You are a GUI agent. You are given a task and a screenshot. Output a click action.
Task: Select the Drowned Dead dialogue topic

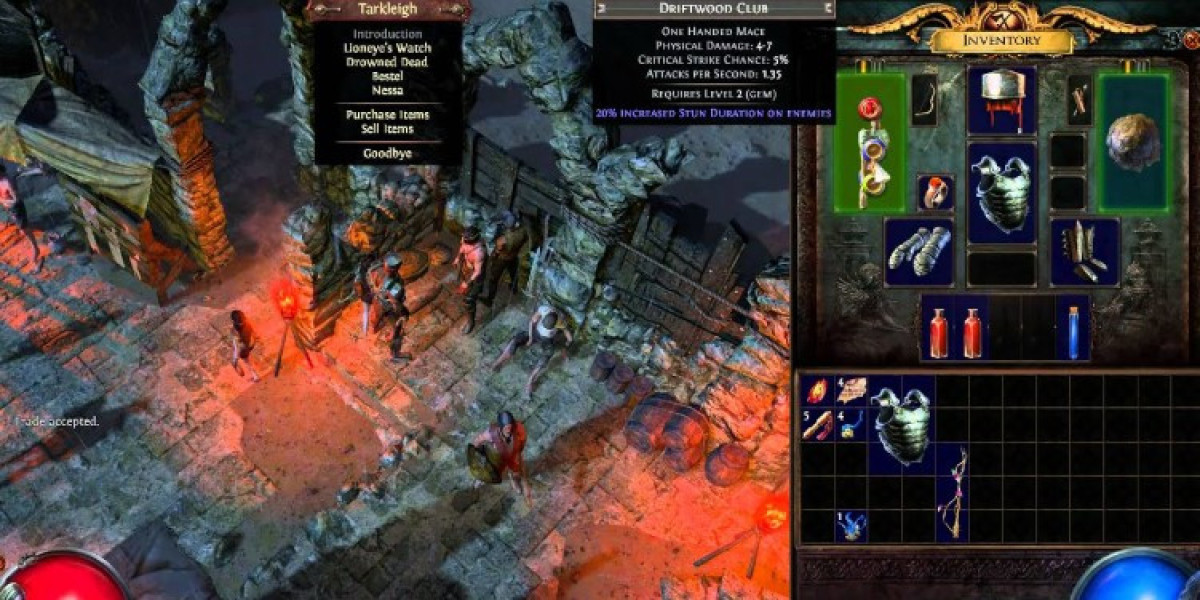[x=387, y=62]
